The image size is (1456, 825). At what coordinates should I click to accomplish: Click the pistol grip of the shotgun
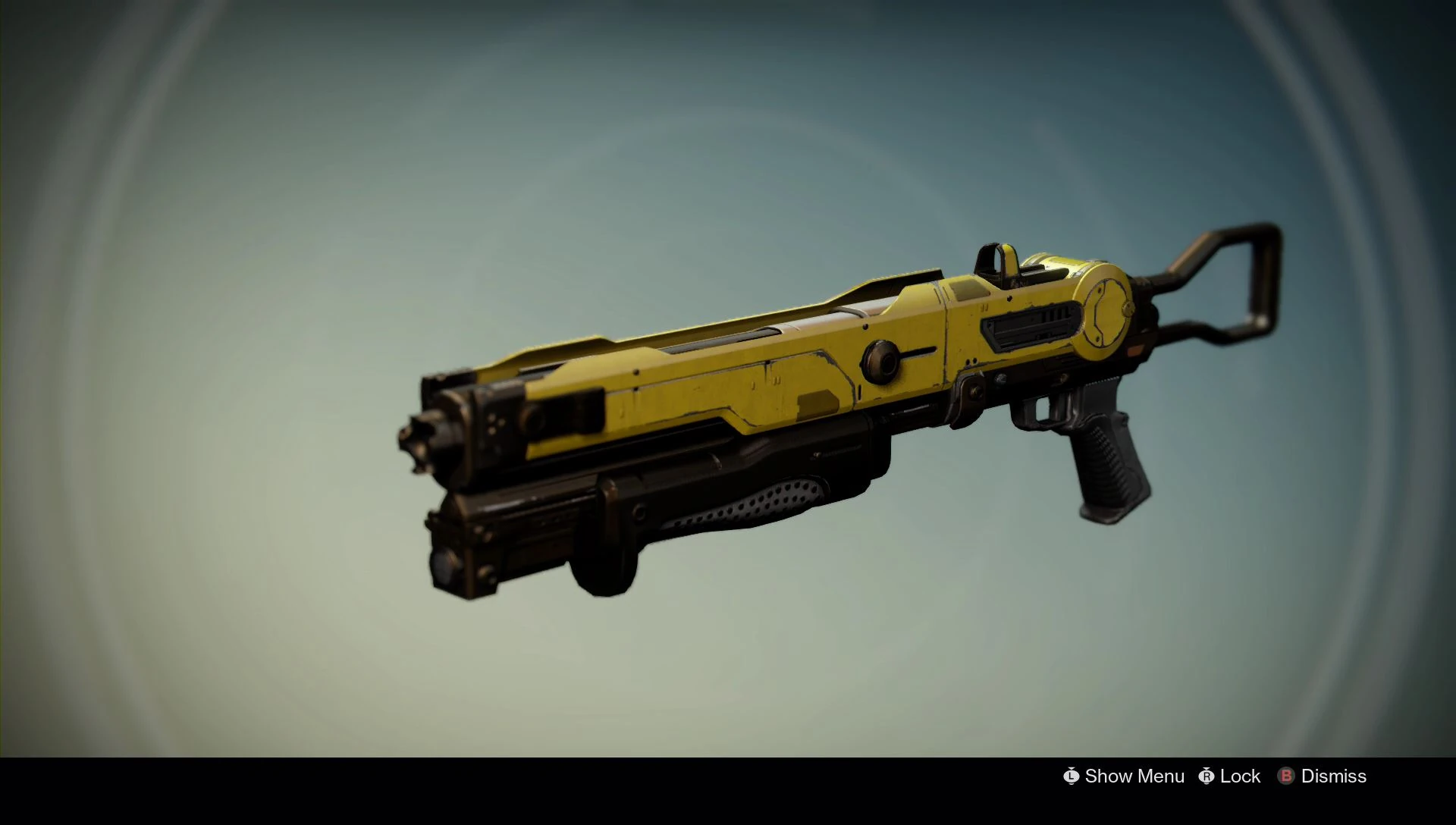pyautogui.click(x=1103, y=463)
